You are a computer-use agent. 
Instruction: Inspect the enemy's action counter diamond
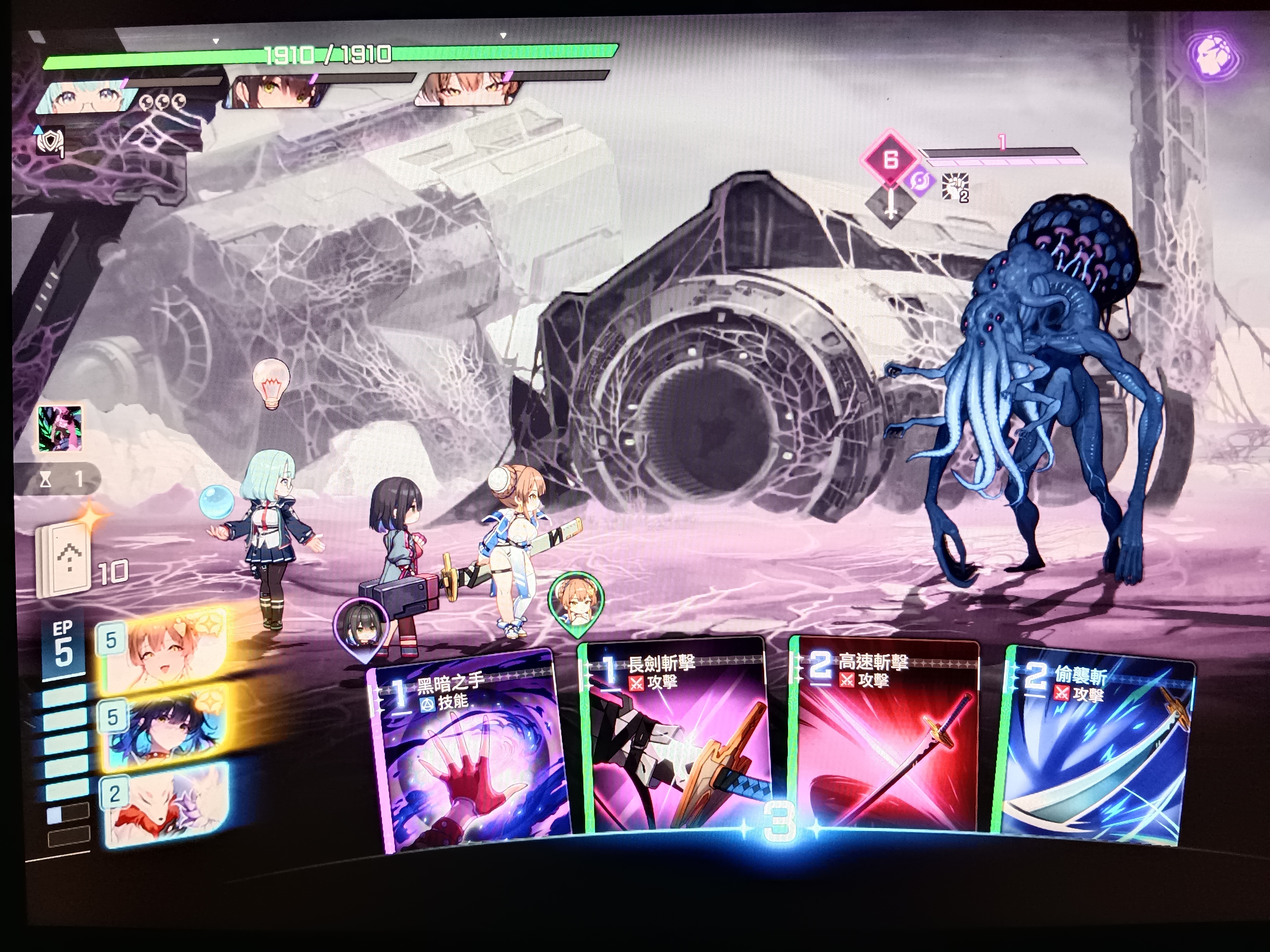pos(889,159)
